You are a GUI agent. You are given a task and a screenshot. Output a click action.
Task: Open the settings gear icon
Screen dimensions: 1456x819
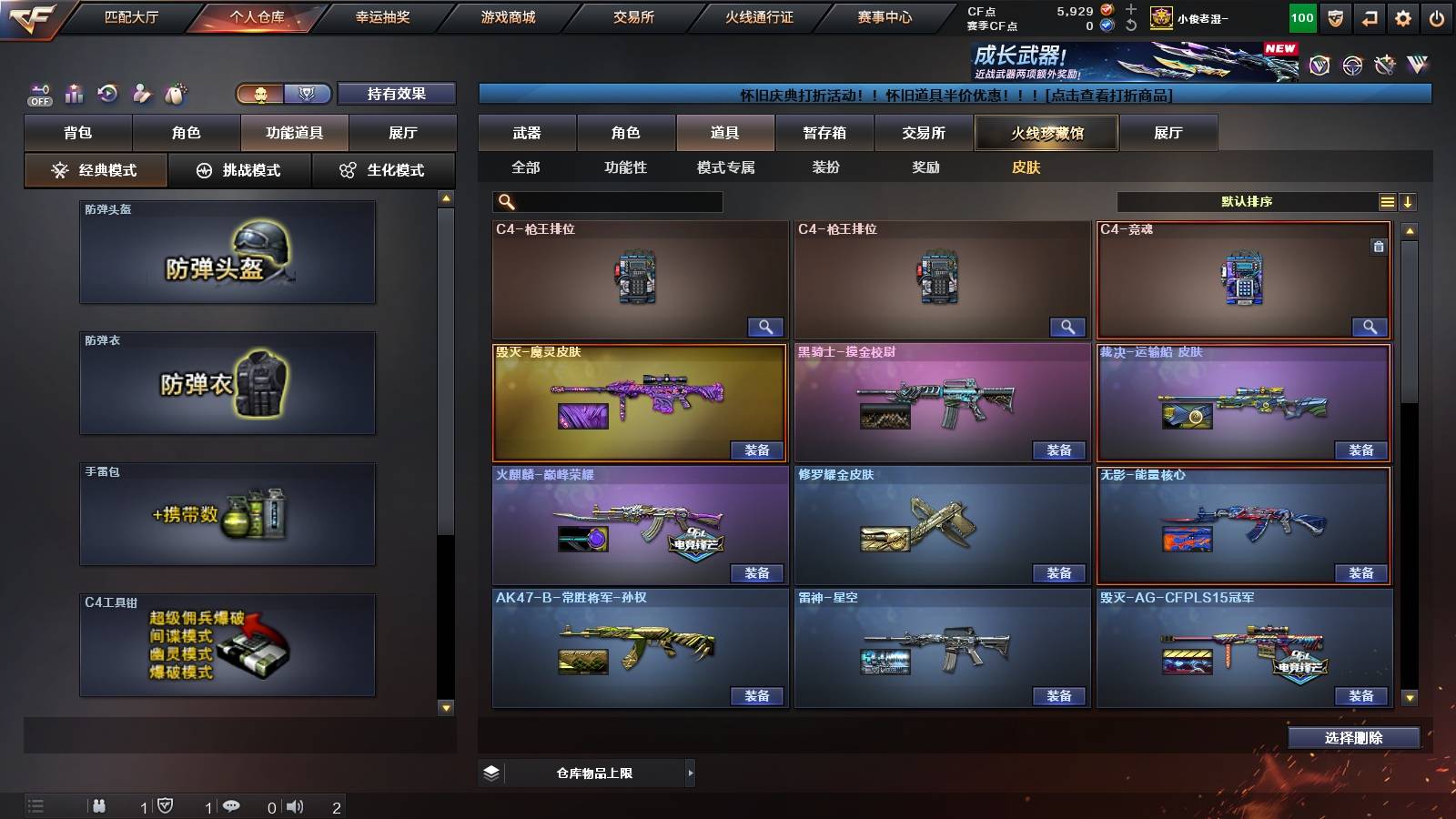(x=1404, y=17)
